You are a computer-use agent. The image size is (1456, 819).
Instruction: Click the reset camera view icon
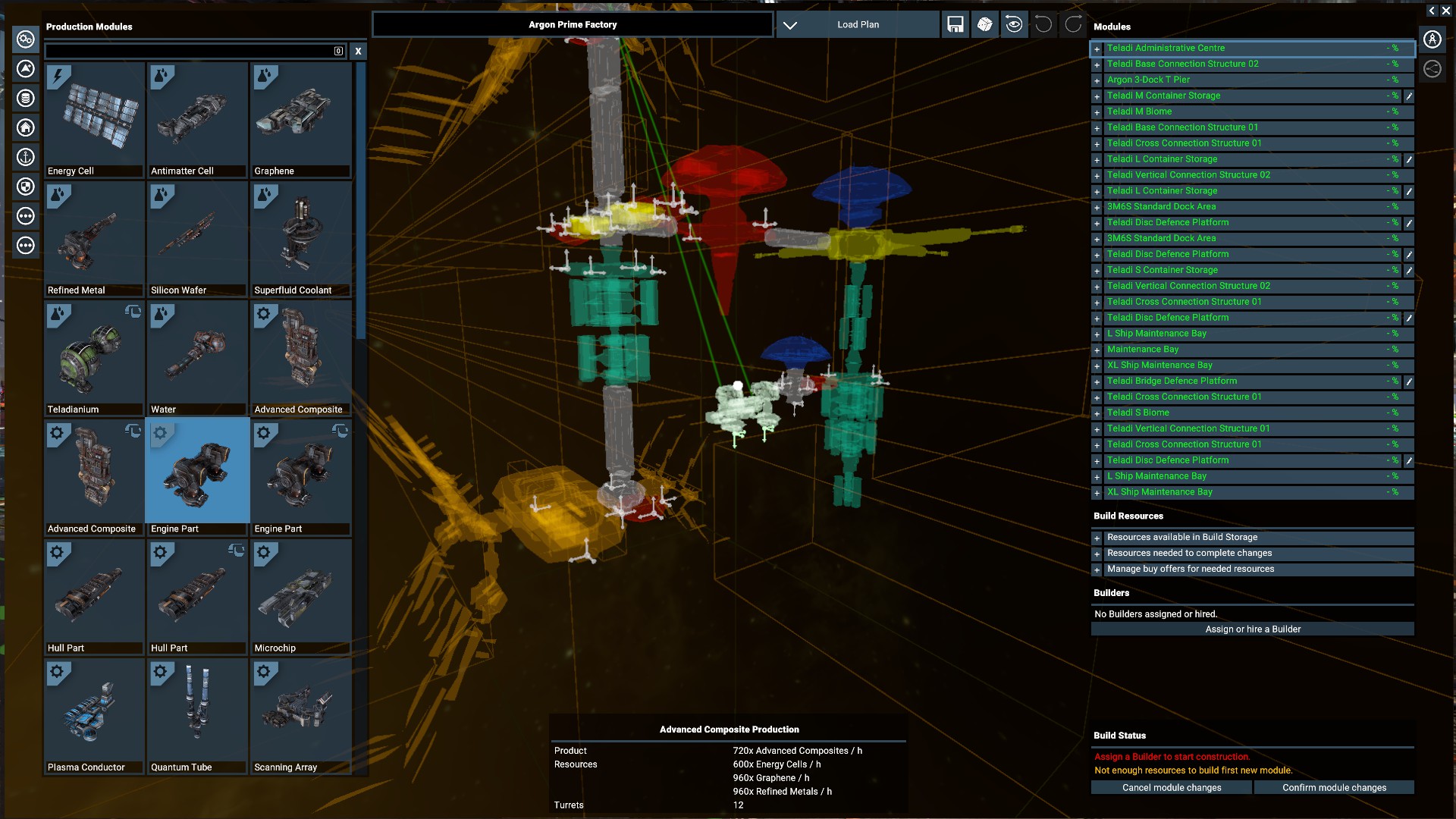coord(1014,24)
